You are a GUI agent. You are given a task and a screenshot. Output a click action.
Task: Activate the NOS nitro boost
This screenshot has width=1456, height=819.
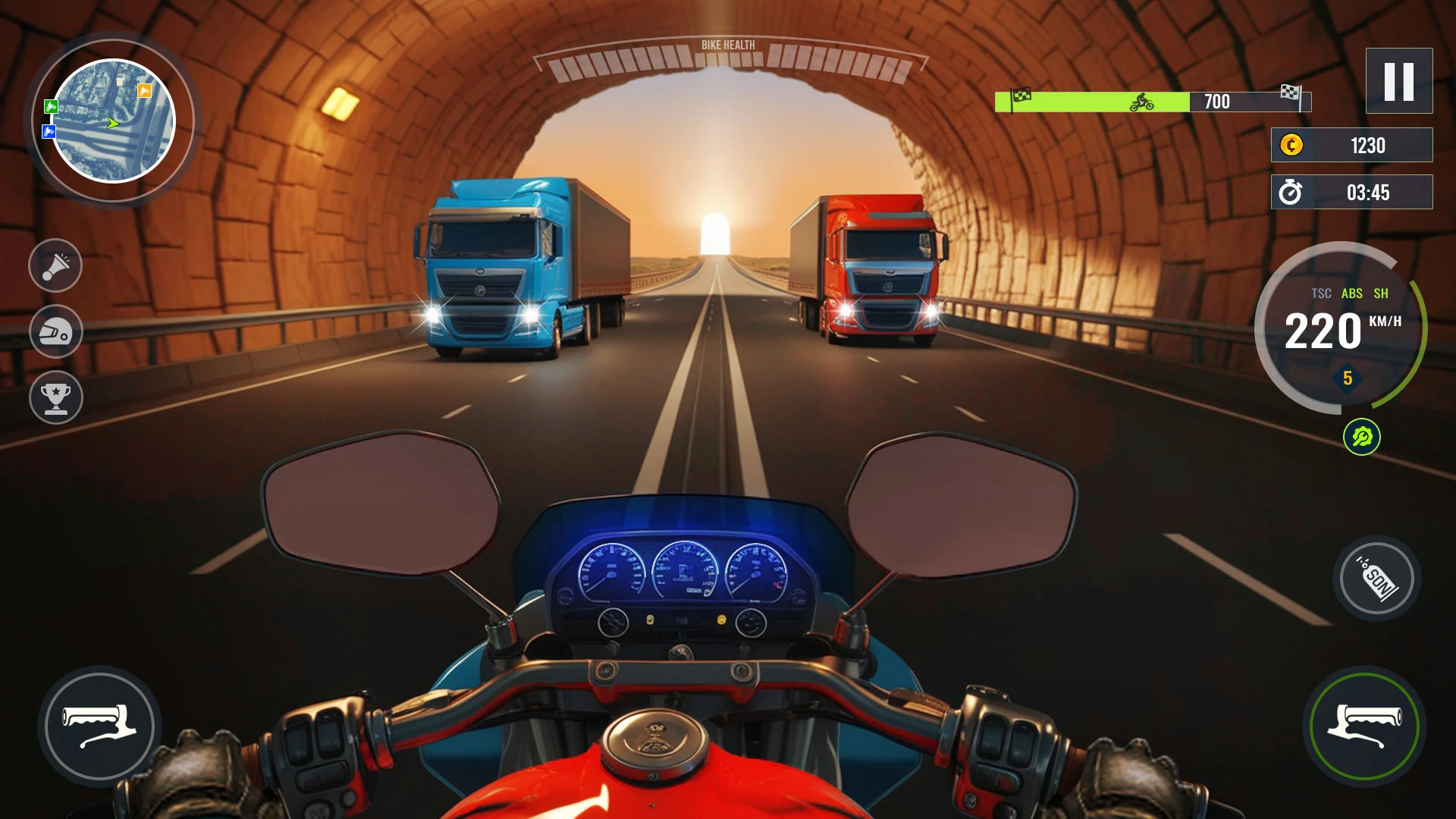pos(1376,579)
